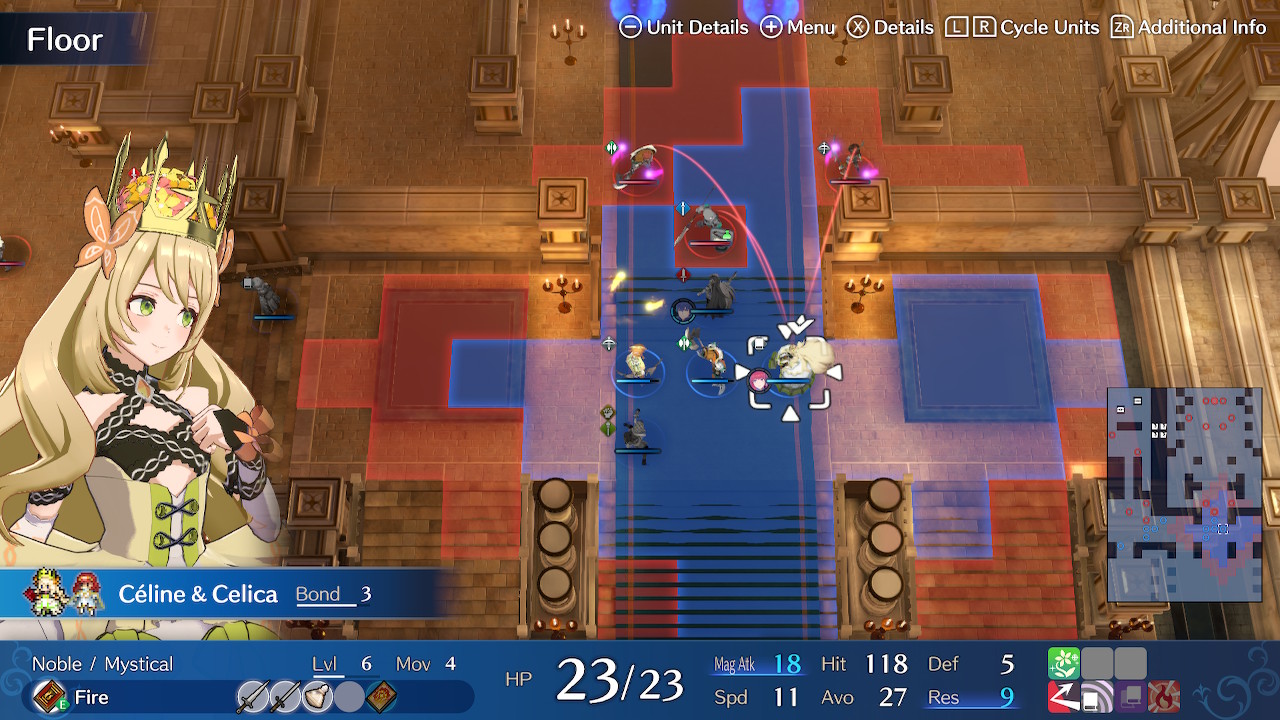Click the book with lavender rings skill icon

click(1097, 697)
